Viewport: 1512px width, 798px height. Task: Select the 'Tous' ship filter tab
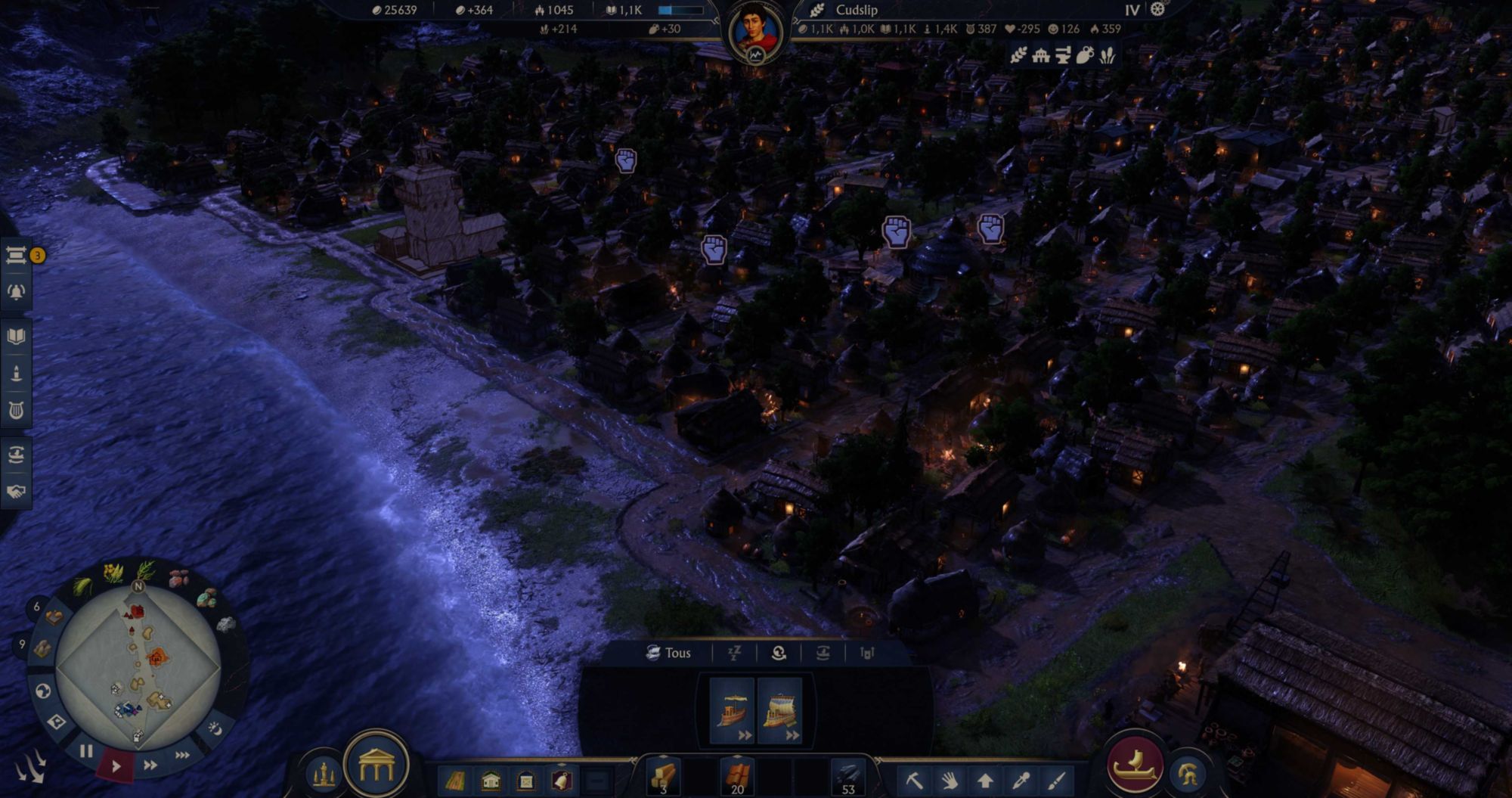tap(668, 653)
